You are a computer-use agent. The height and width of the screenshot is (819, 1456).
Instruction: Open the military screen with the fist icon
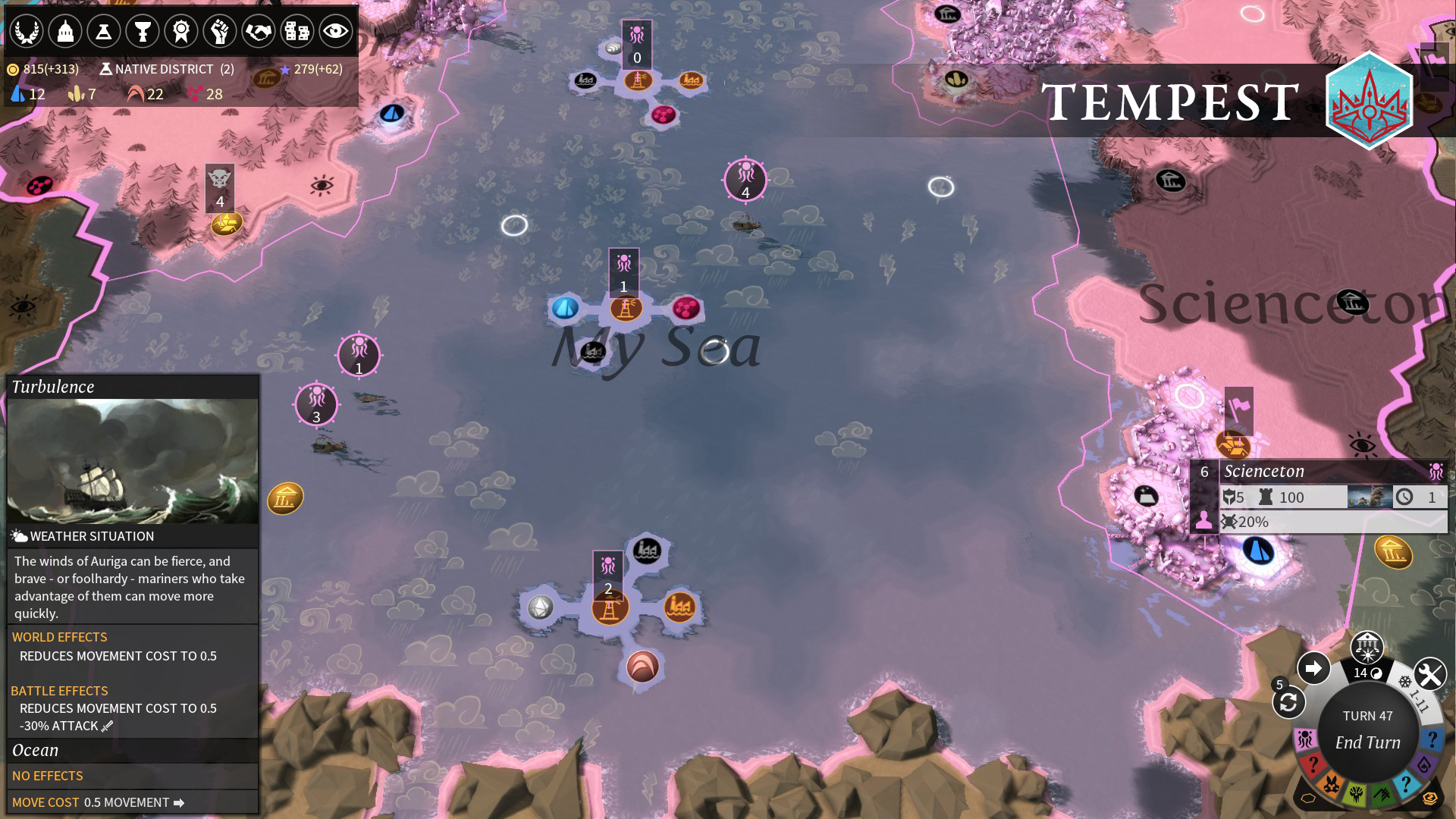click(x=220, y=31)
